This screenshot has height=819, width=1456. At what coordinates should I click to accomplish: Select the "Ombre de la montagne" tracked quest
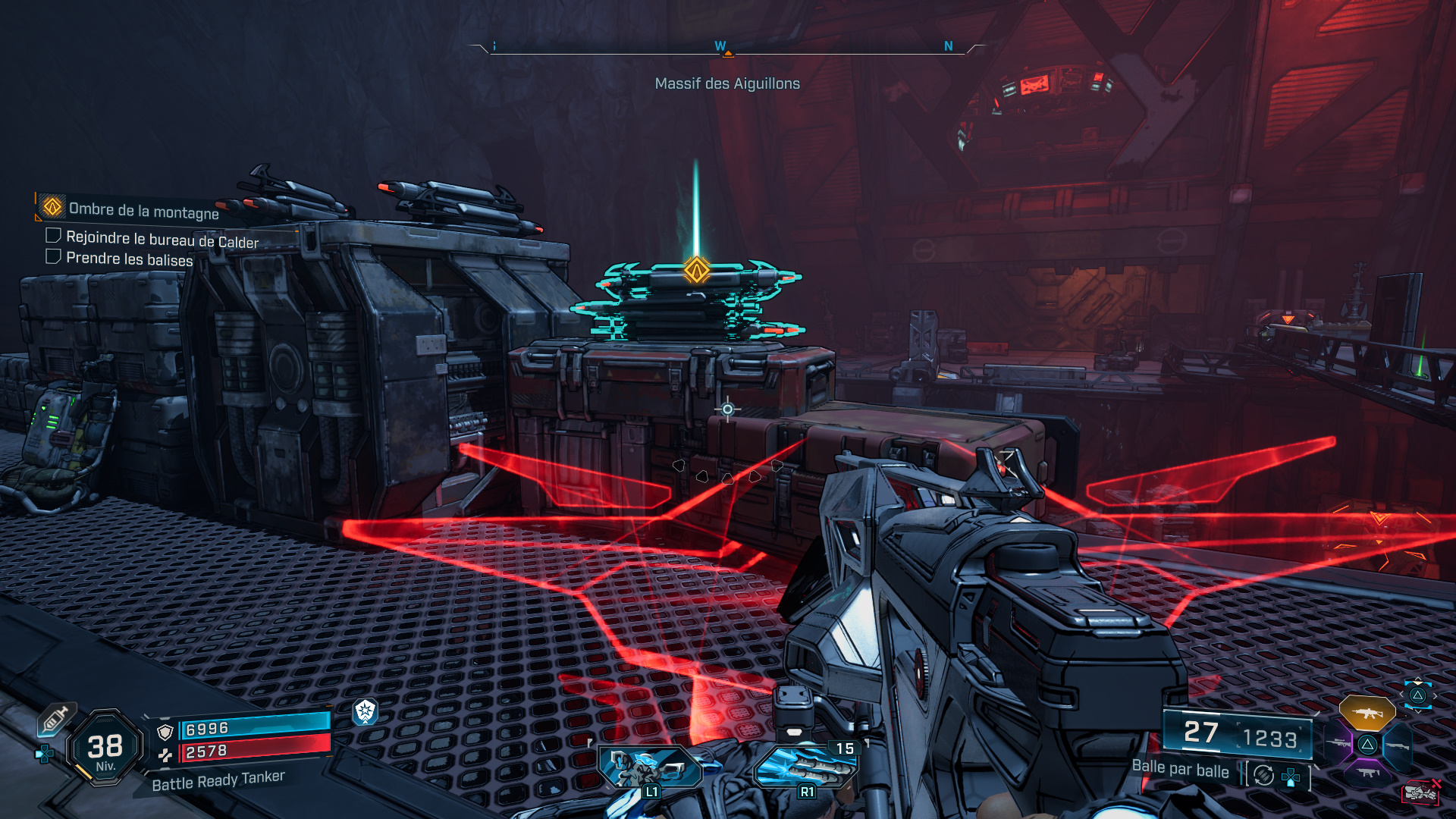(x=143, y=210)
